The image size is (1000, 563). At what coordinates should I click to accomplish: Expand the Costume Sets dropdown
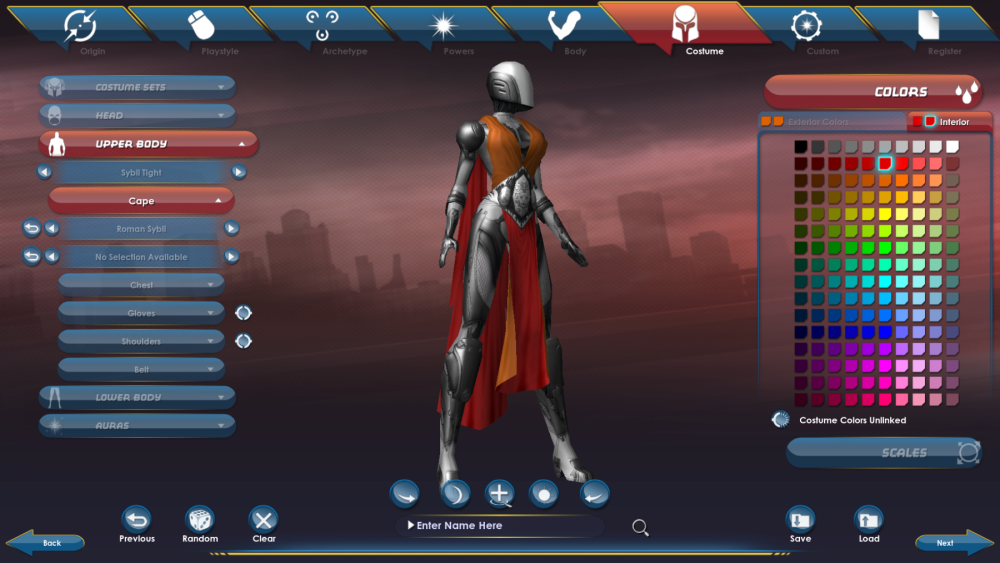pyautogui.click(x=138, y=87)
